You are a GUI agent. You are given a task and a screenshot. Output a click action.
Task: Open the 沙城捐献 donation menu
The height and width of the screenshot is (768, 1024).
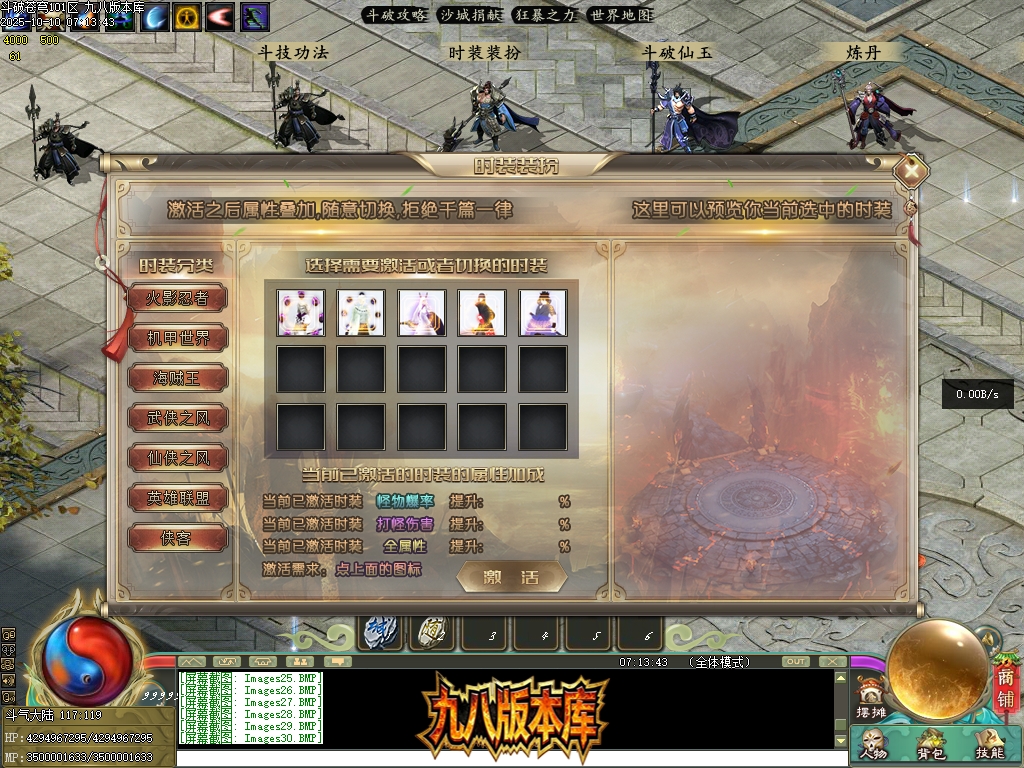[471, 15]
